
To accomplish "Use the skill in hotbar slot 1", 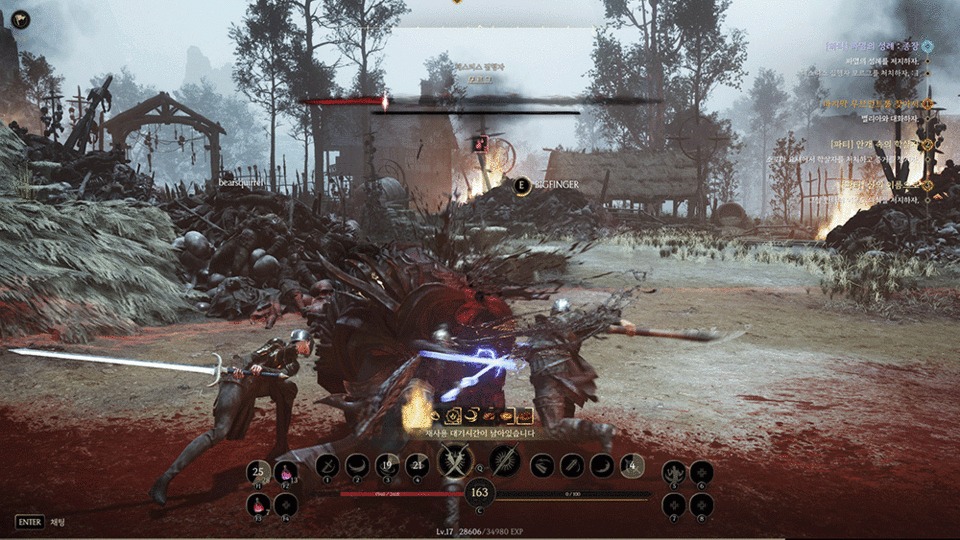I will tap(327, 465).
